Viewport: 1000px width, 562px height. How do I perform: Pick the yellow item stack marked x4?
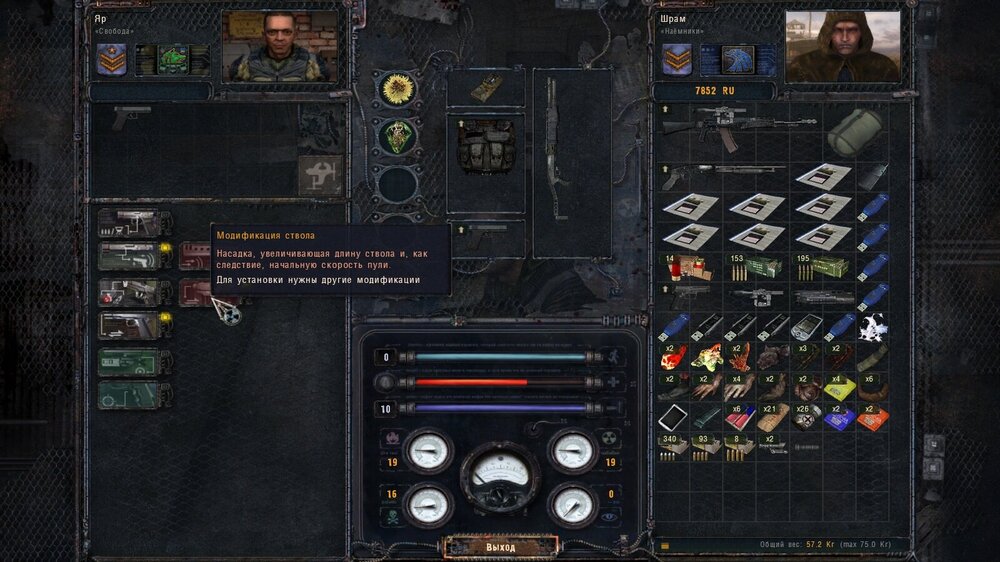(x=838, y=386)
